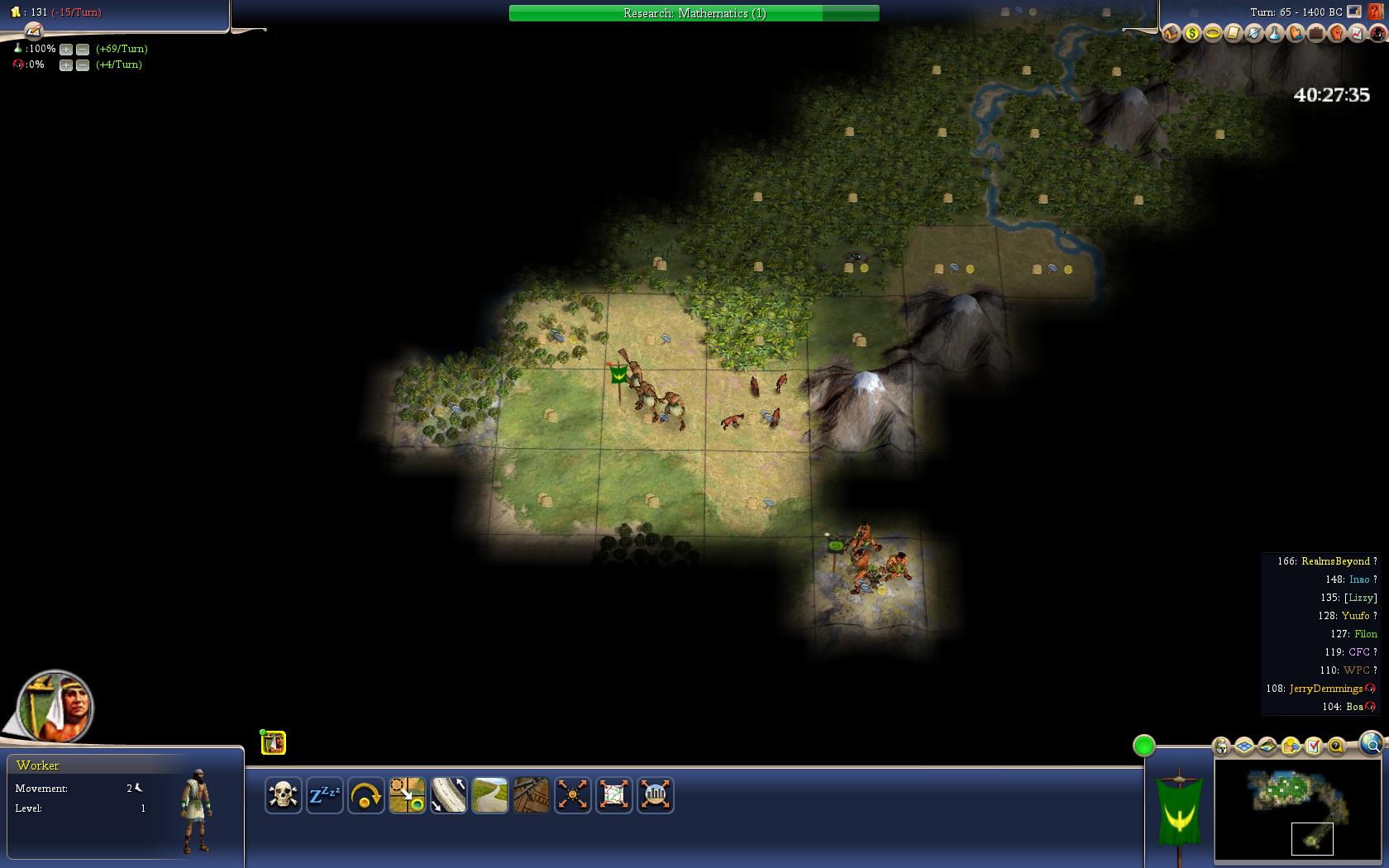Select the worker unit portrait icon
Image resolution: width=1389 pixels, height=868 pixels.
274,743
